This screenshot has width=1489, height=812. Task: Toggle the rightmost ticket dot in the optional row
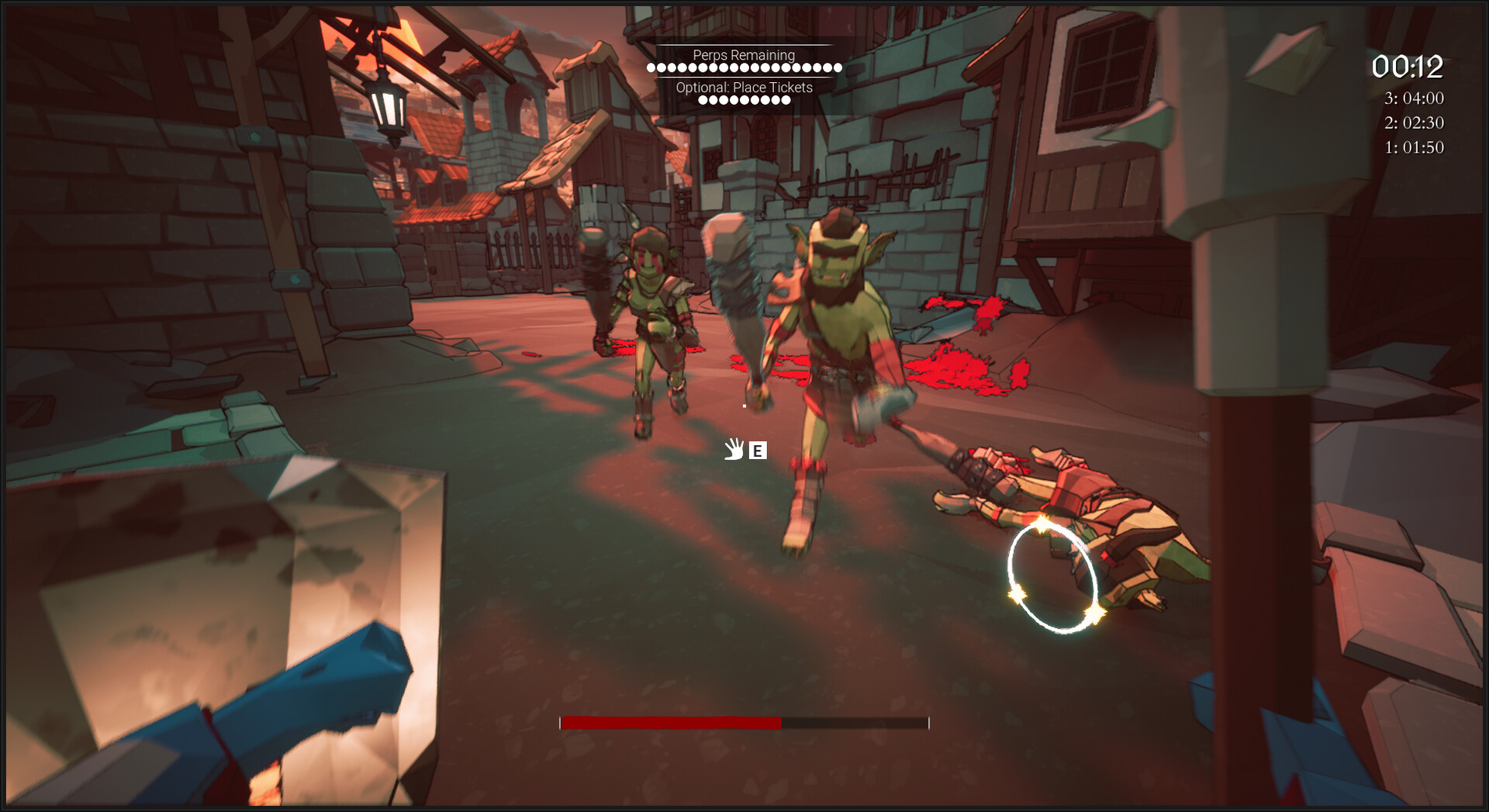787,102
